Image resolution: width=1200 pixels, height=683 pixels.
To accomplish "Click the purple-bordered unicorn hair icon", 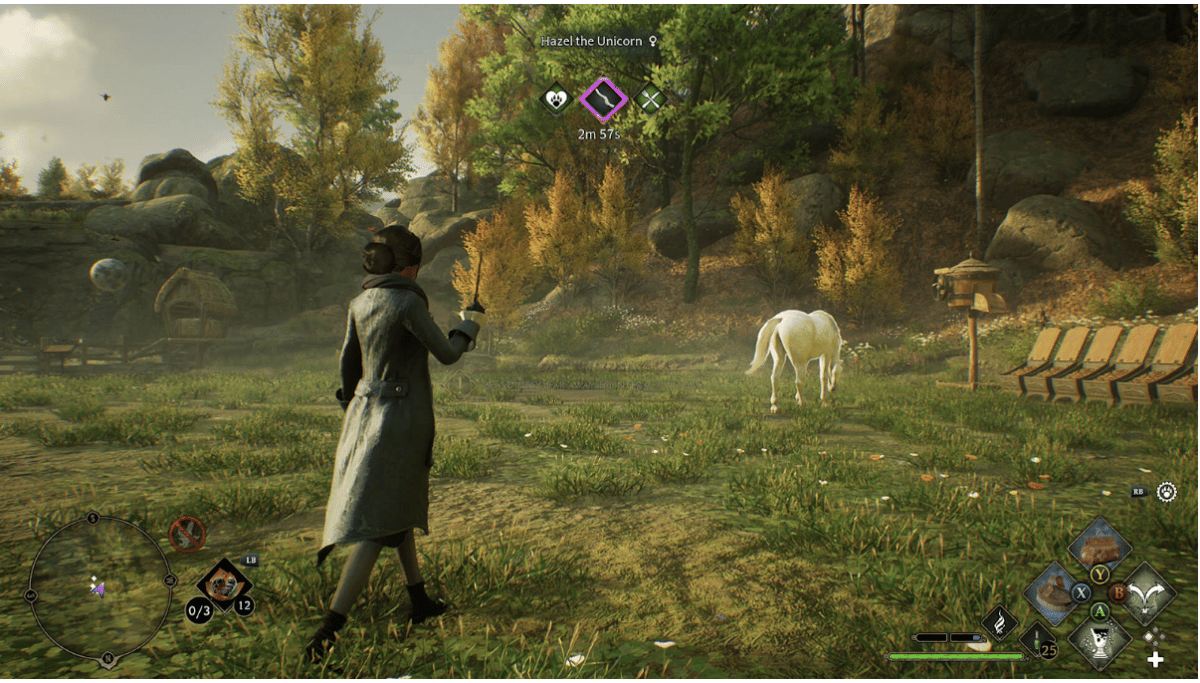I will [603, 98].
